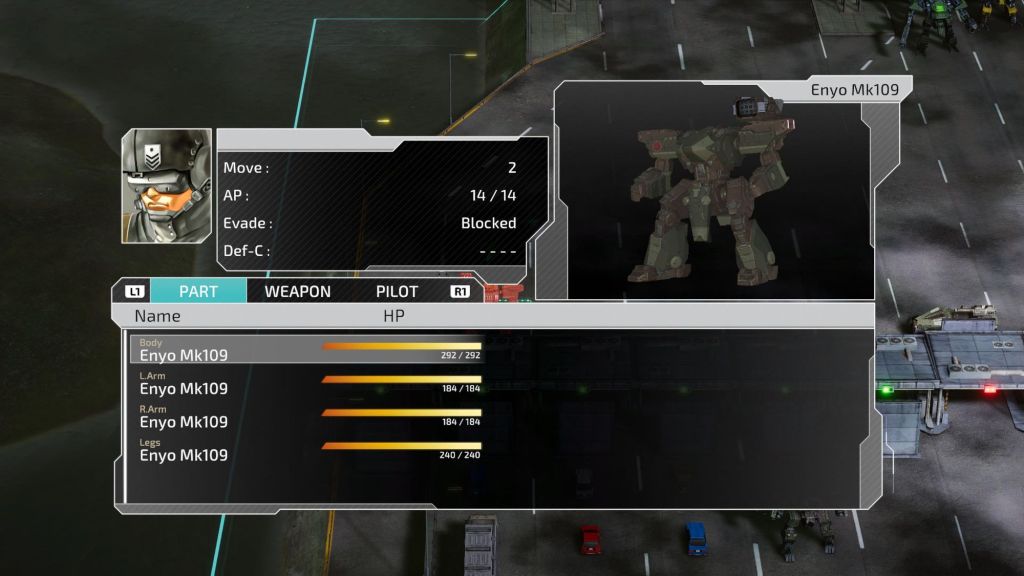This screenshot has width=1024, height=576.
Task: Open the WEAPON tab
Action: (297, 292)
